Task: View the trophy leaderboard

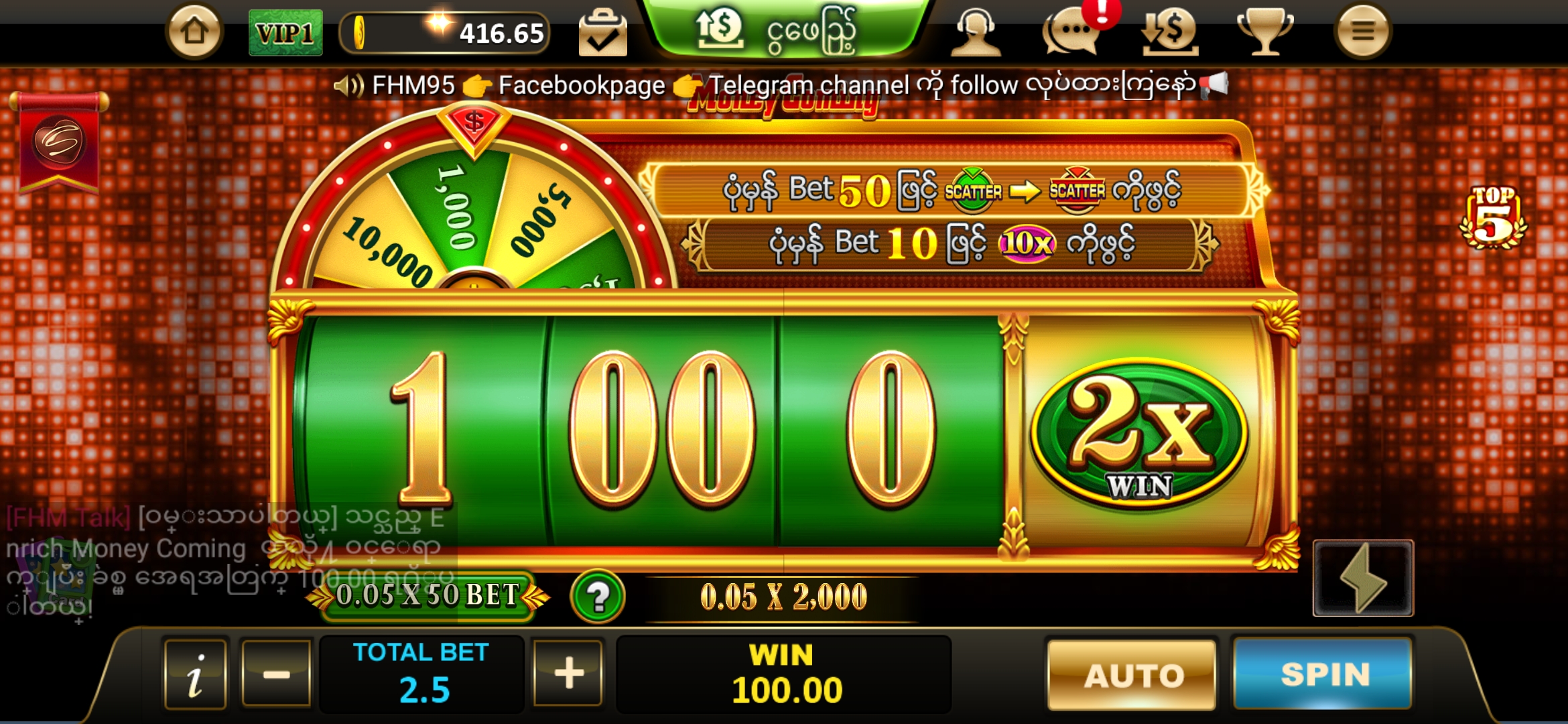Action: pyautogui.click(x=1264, y=32)
